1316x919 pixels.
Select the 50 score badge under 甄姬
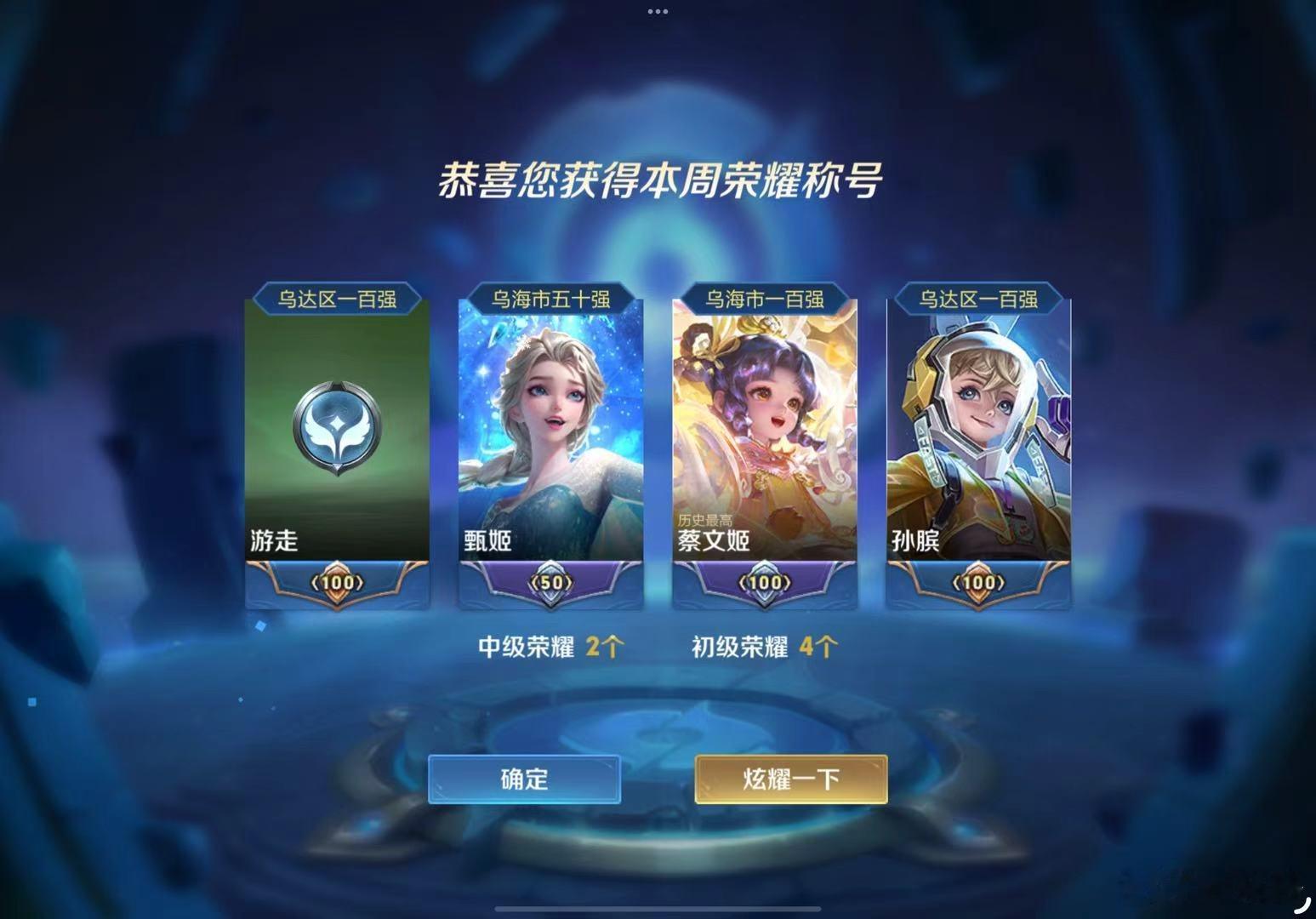[551, 580]
